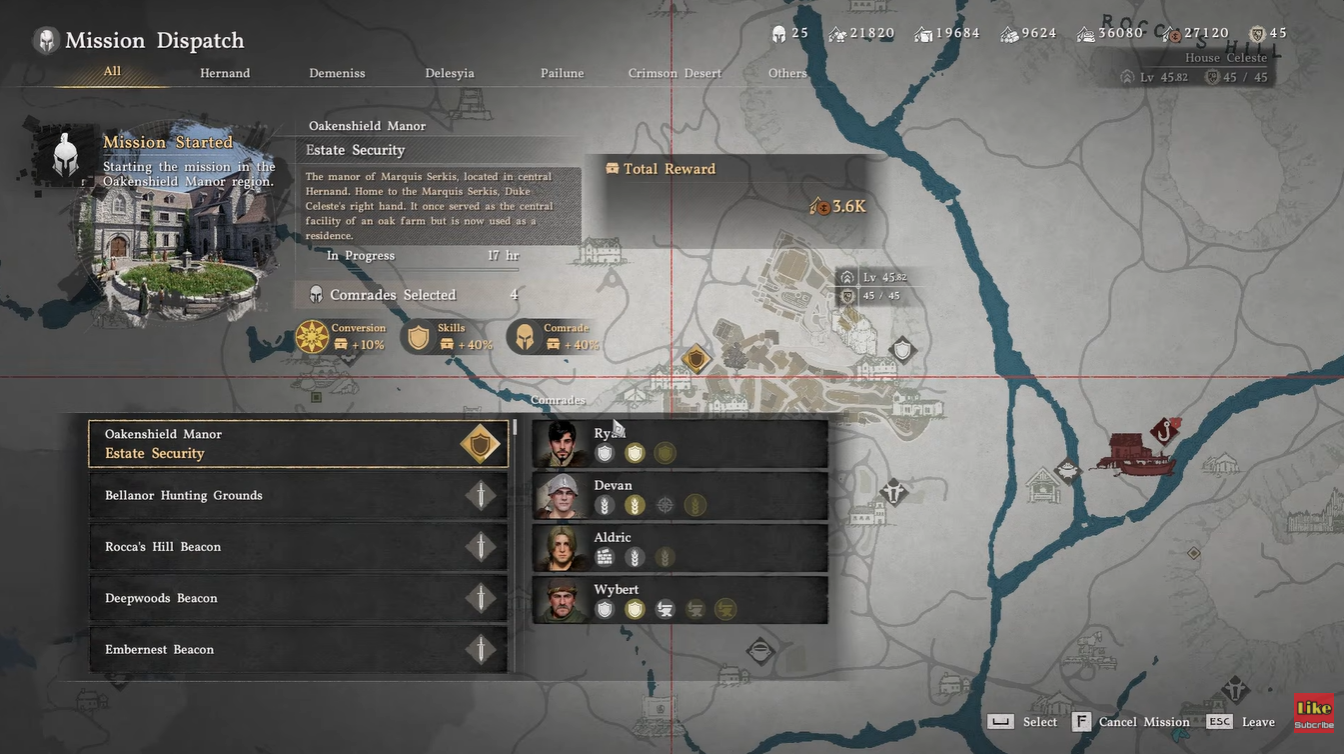Image resolution: width=1344 pixels, height=754 pixels.
Task: Toggle Devan's gold wheat skill badge
Action: click(635, 504)
